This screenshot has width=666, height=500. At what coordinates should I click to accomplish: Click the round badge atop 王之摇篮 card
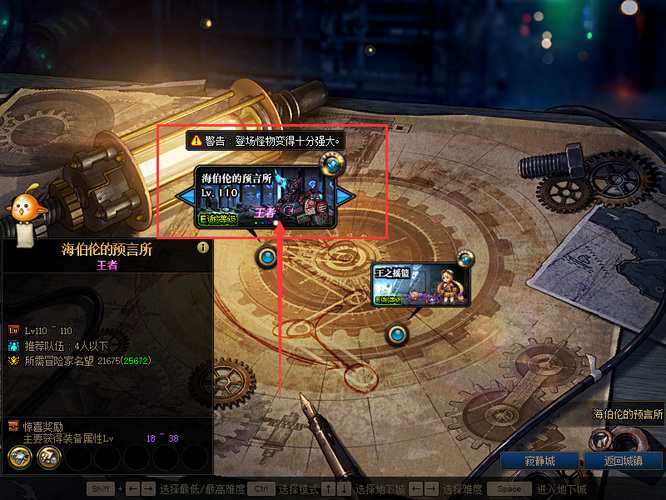[465, 259]
